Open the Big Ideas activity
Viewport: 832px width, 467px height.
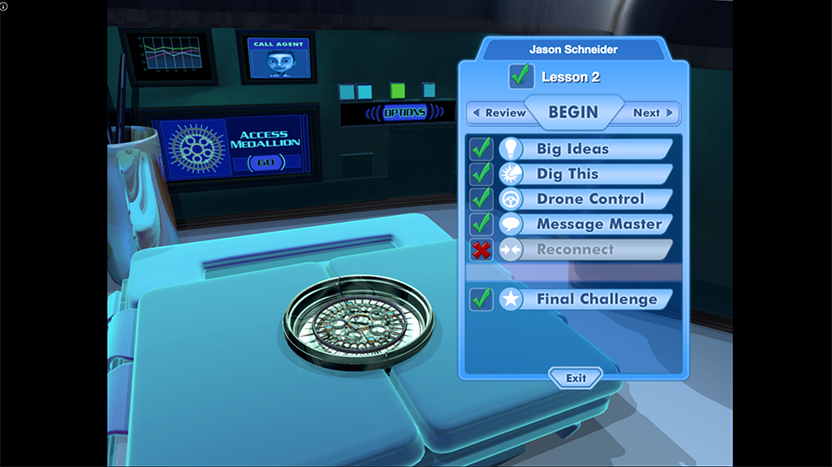(x=572, y=149)
